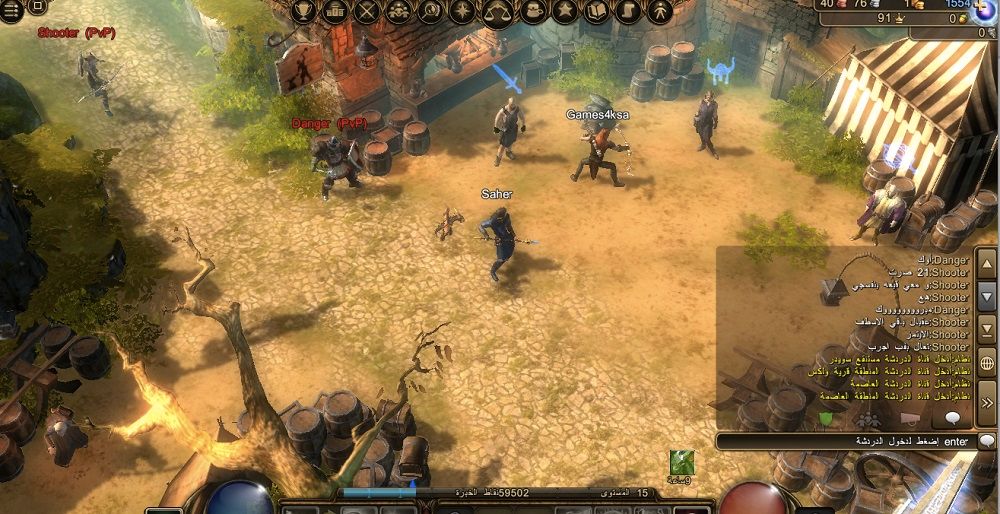Open the group of people guild icon
The height and width of the screenshot is (514, 1000).
point(401,12)
